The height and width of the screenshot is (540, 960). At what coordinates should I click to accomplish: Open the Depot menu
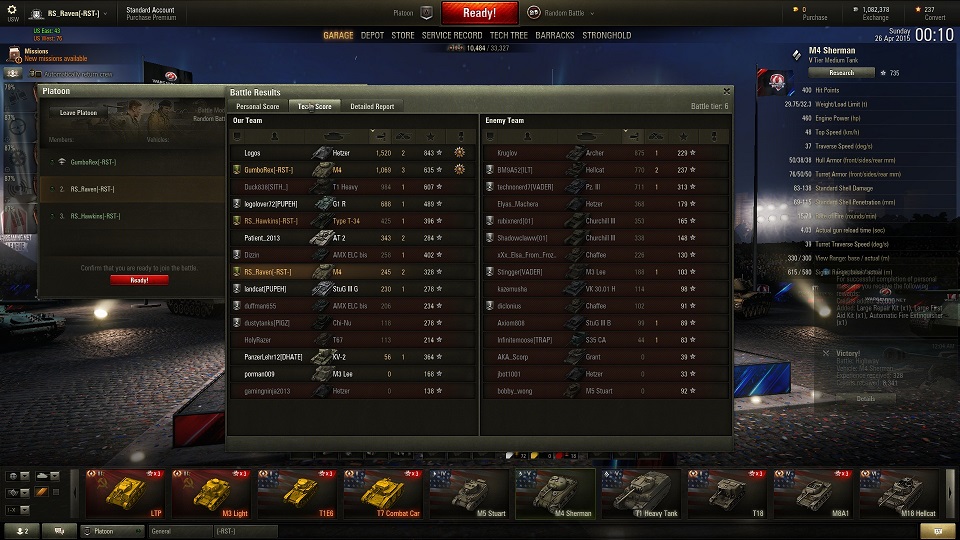tap(372, 35)
